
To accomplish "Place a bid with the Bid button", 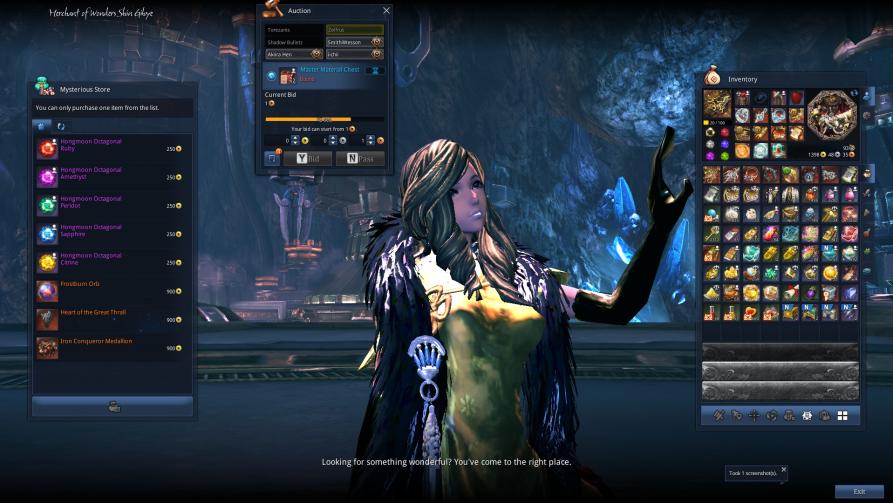I will (x=307, y=158).
